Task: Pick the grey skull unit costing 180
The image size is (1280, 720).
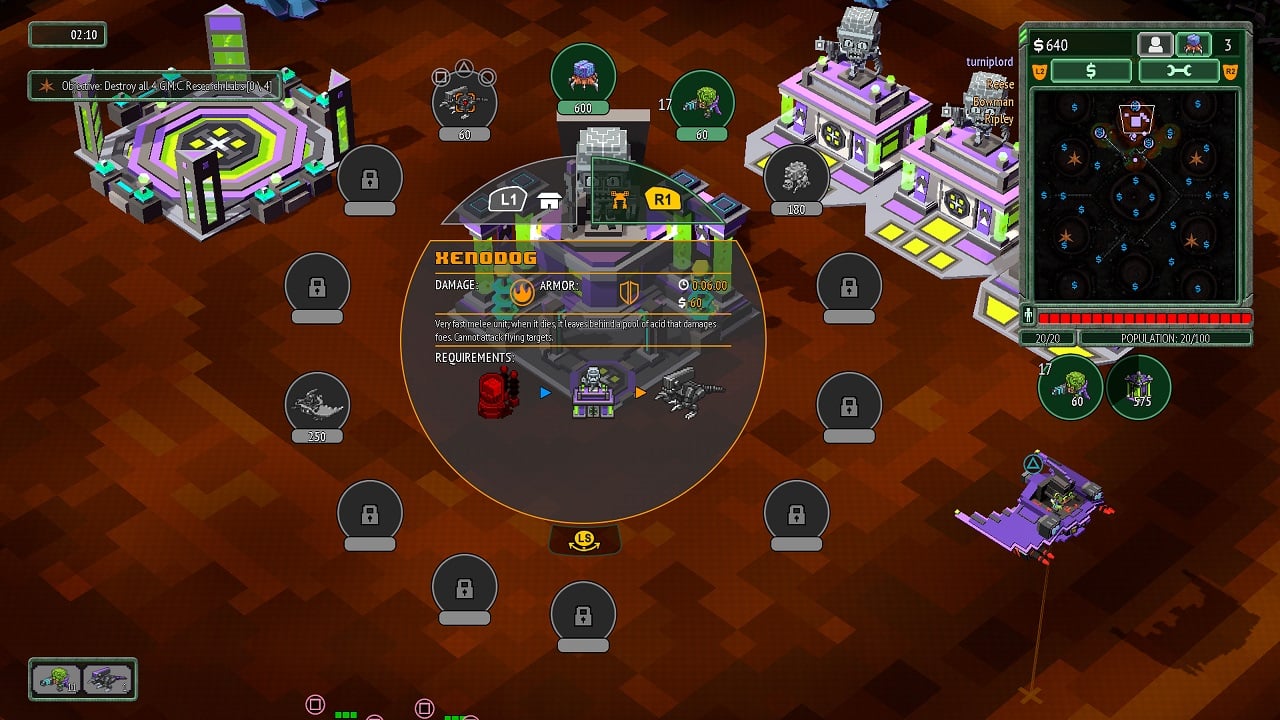Action: tap(796, 178)
